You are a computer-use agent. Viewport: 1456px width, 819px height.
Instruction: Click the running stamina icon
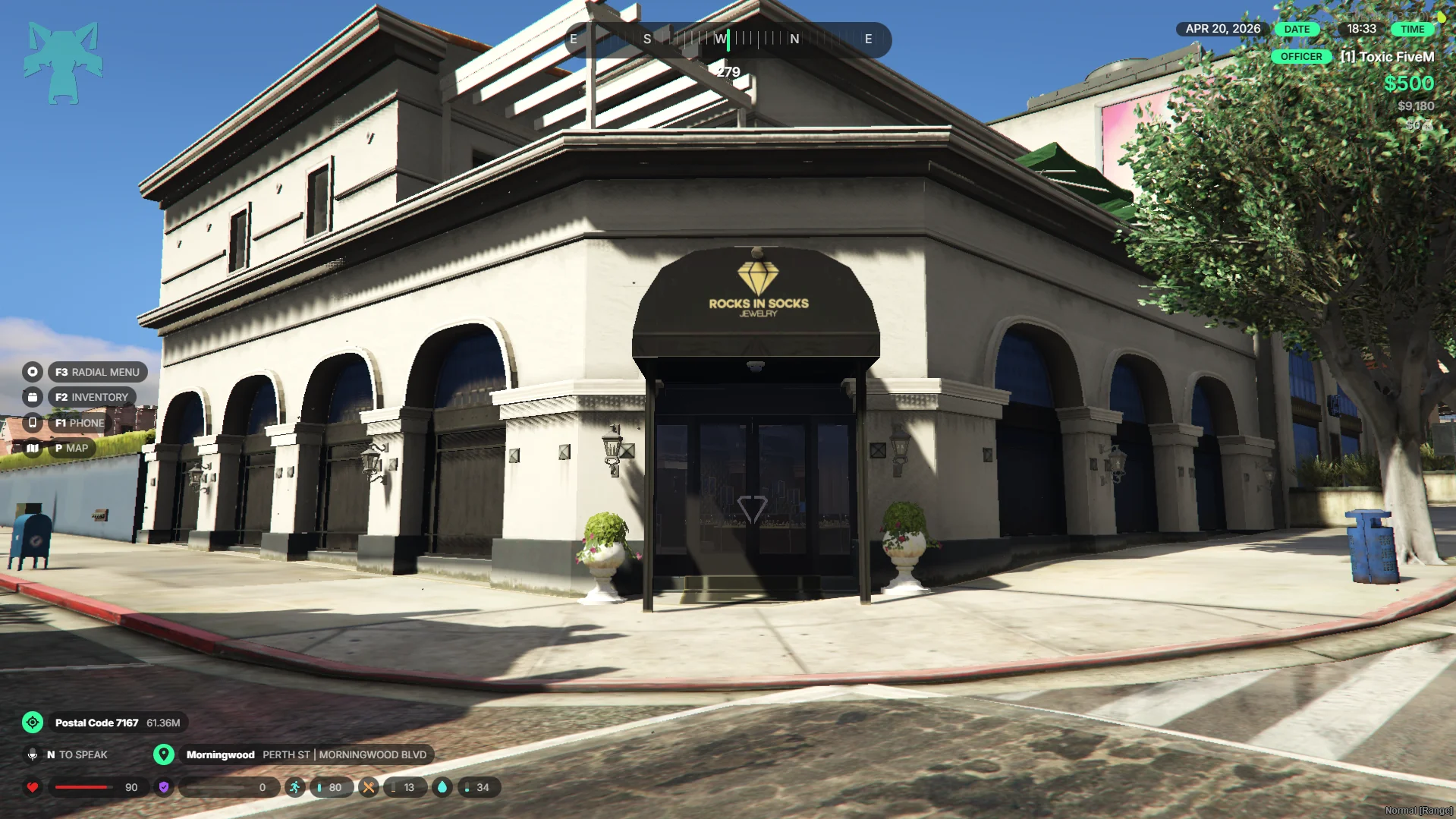coord(294,787)
